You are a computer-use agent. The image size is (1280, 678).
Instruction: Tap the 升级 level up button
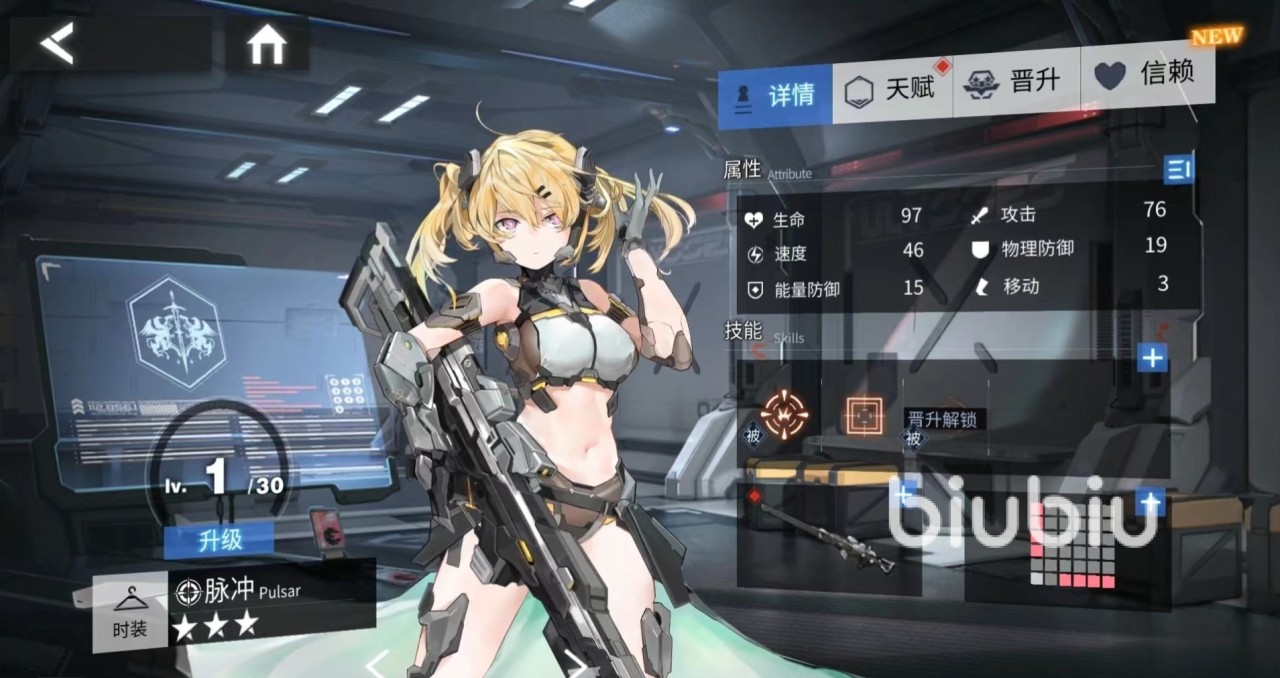tap(219, 540)
